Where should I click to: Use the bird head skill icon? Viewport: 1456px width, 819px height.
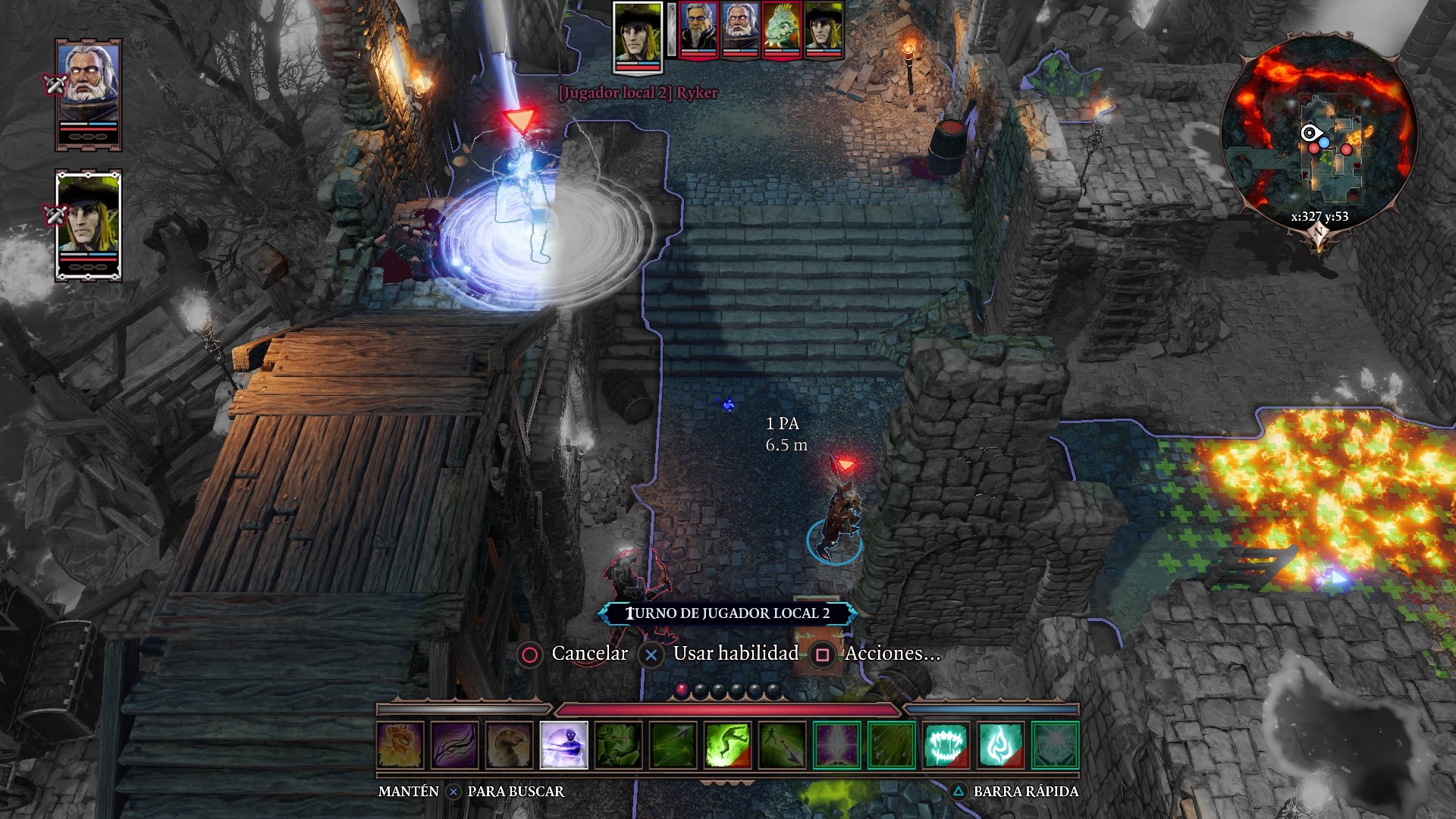tap(510, 745)
